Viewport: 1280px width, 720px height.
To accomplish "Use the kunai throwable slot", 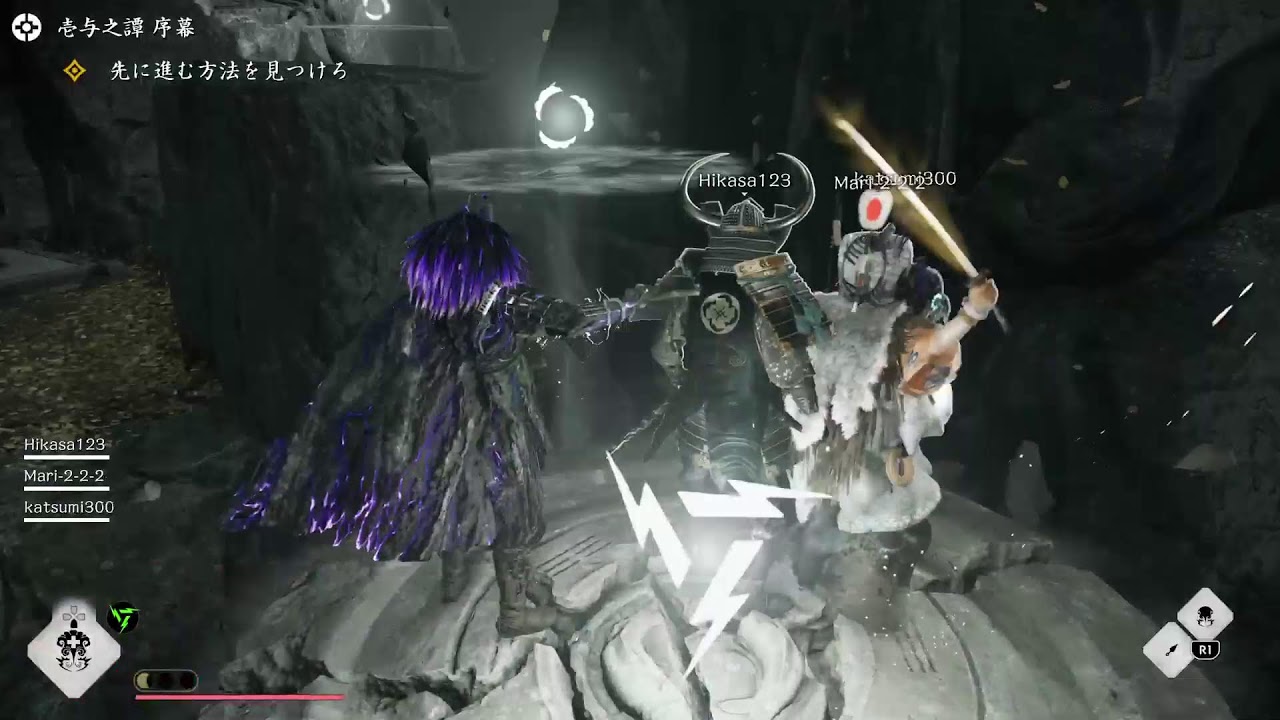I will pyautogui.click(x=1170, y=648).
